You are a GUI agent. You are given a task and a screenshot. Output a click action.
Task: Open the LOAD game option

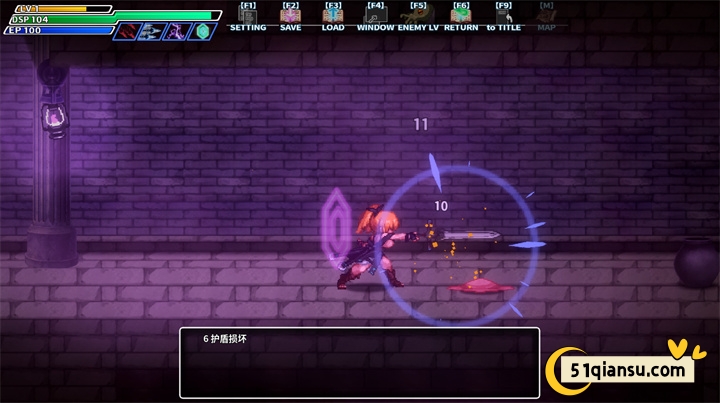pyautogui.click(x=333, y=17)
